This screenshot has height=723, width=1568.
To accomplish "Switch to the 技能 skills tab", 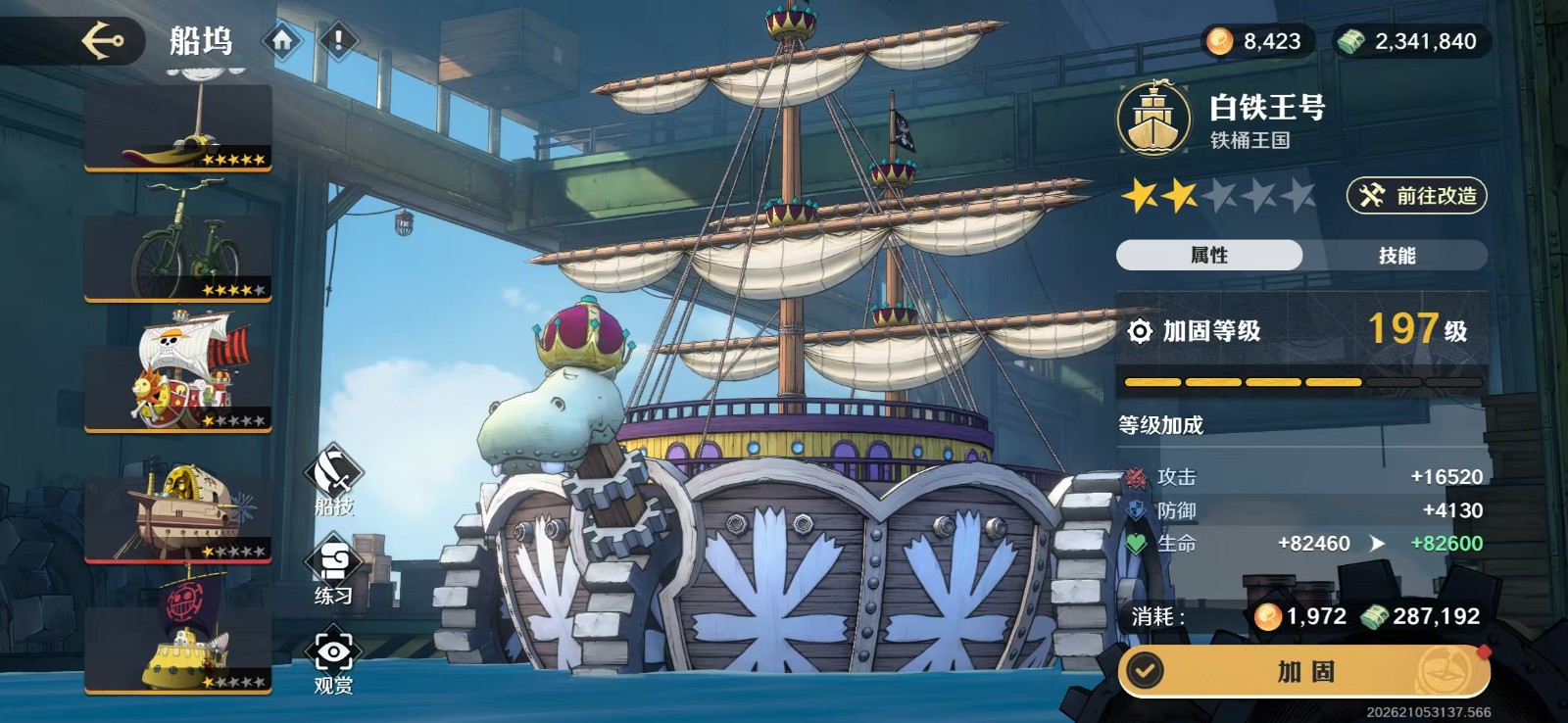I will [1396, 256].
